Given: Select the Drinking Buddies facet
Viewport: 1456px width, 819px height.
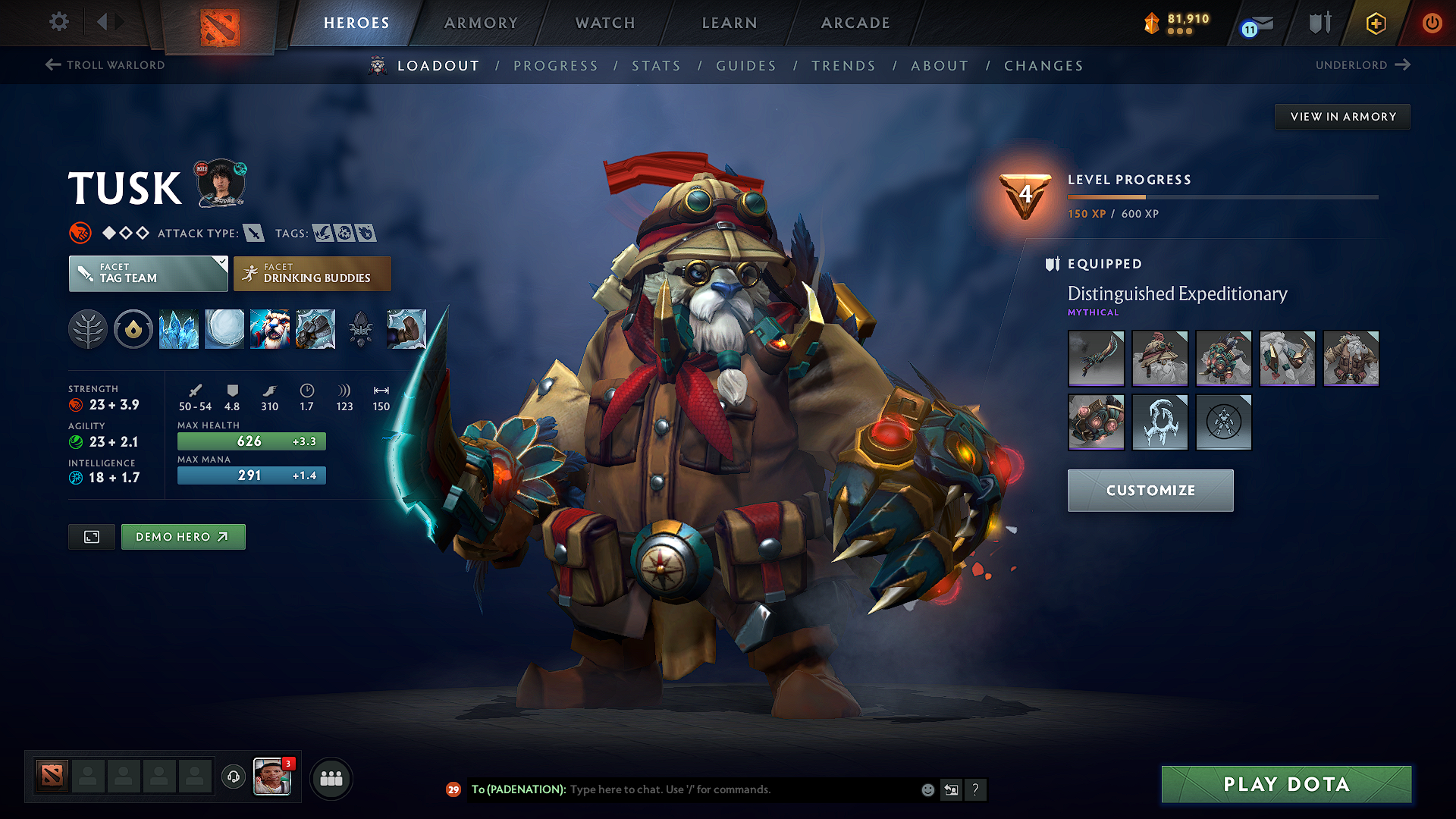Looking at the screenshot, I should (x=312, y=273).
